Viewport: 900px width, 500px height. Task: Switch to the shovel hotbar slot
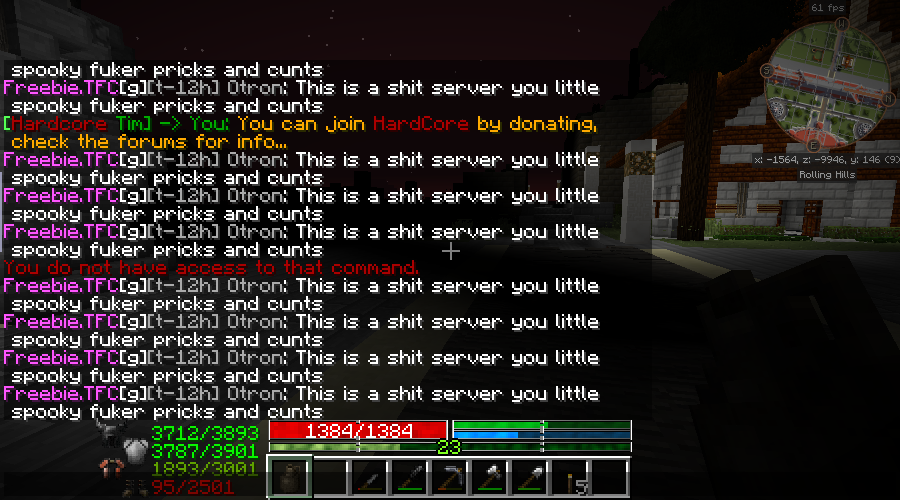click(529, 478)
